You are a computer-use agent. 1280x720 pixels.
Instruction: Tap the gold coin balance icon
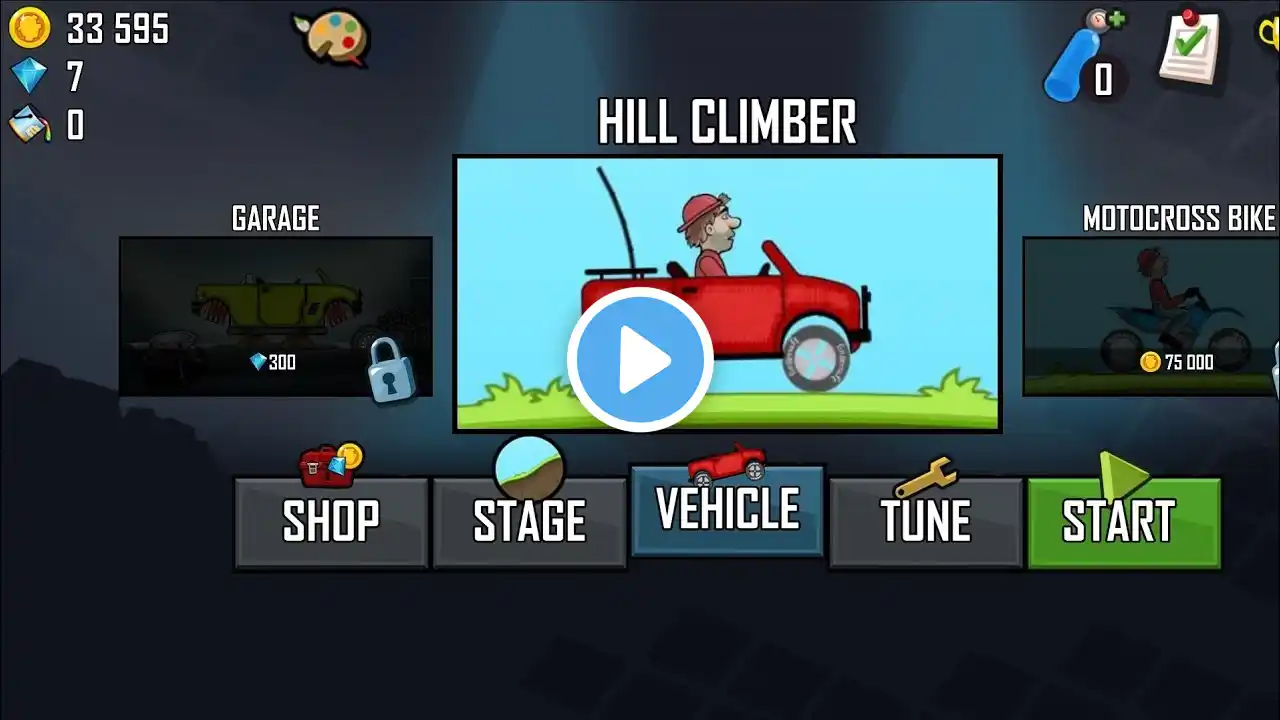[x=30, y=29]
